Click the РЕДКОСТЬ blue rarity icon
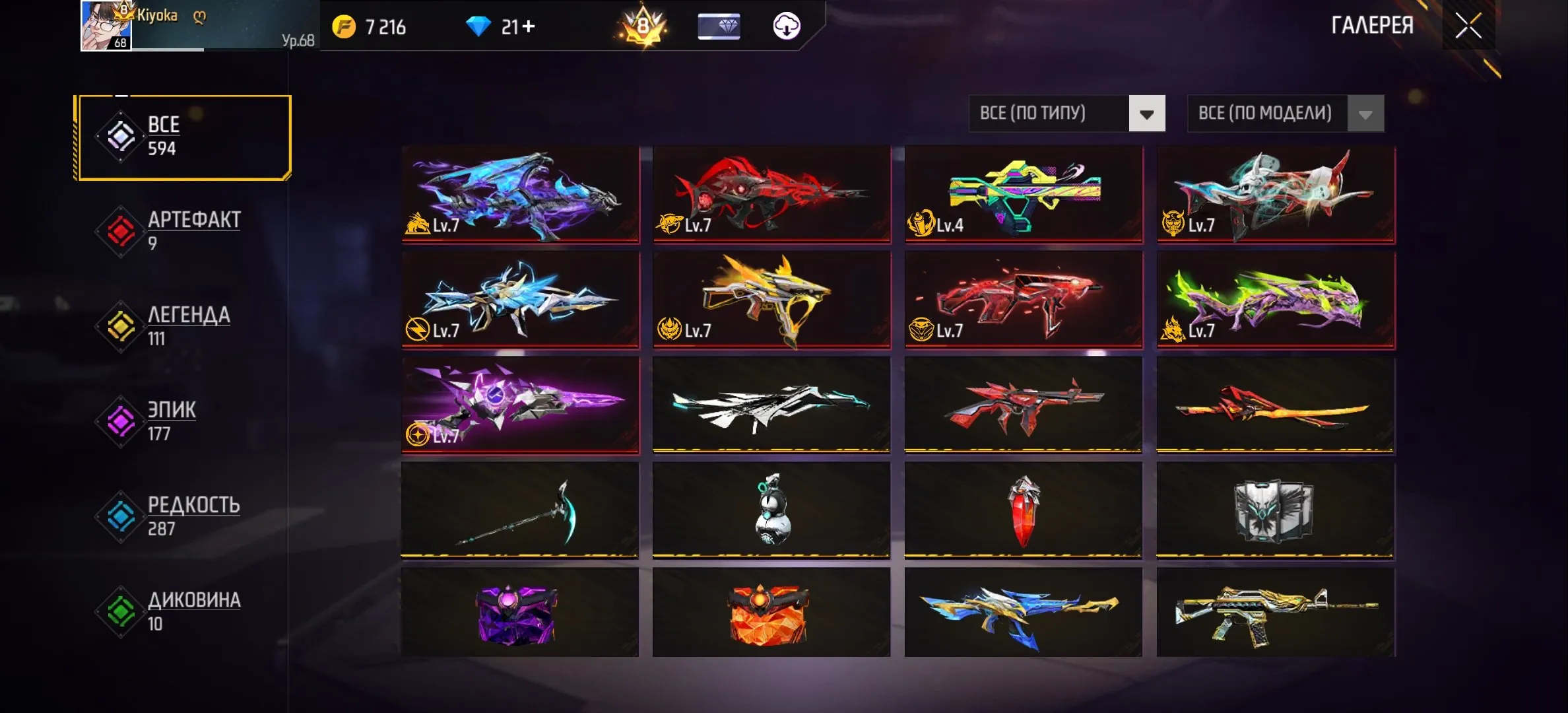 pos(120,513)
